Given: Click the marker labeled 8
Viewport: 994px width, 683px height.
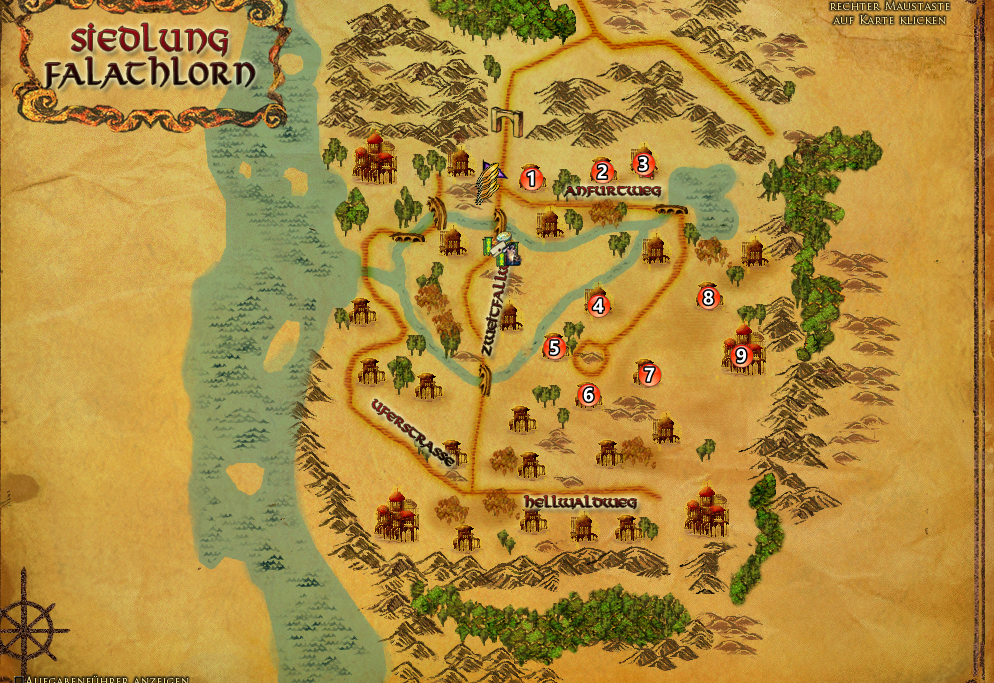Looking at the screenshot, I should 708,297.
